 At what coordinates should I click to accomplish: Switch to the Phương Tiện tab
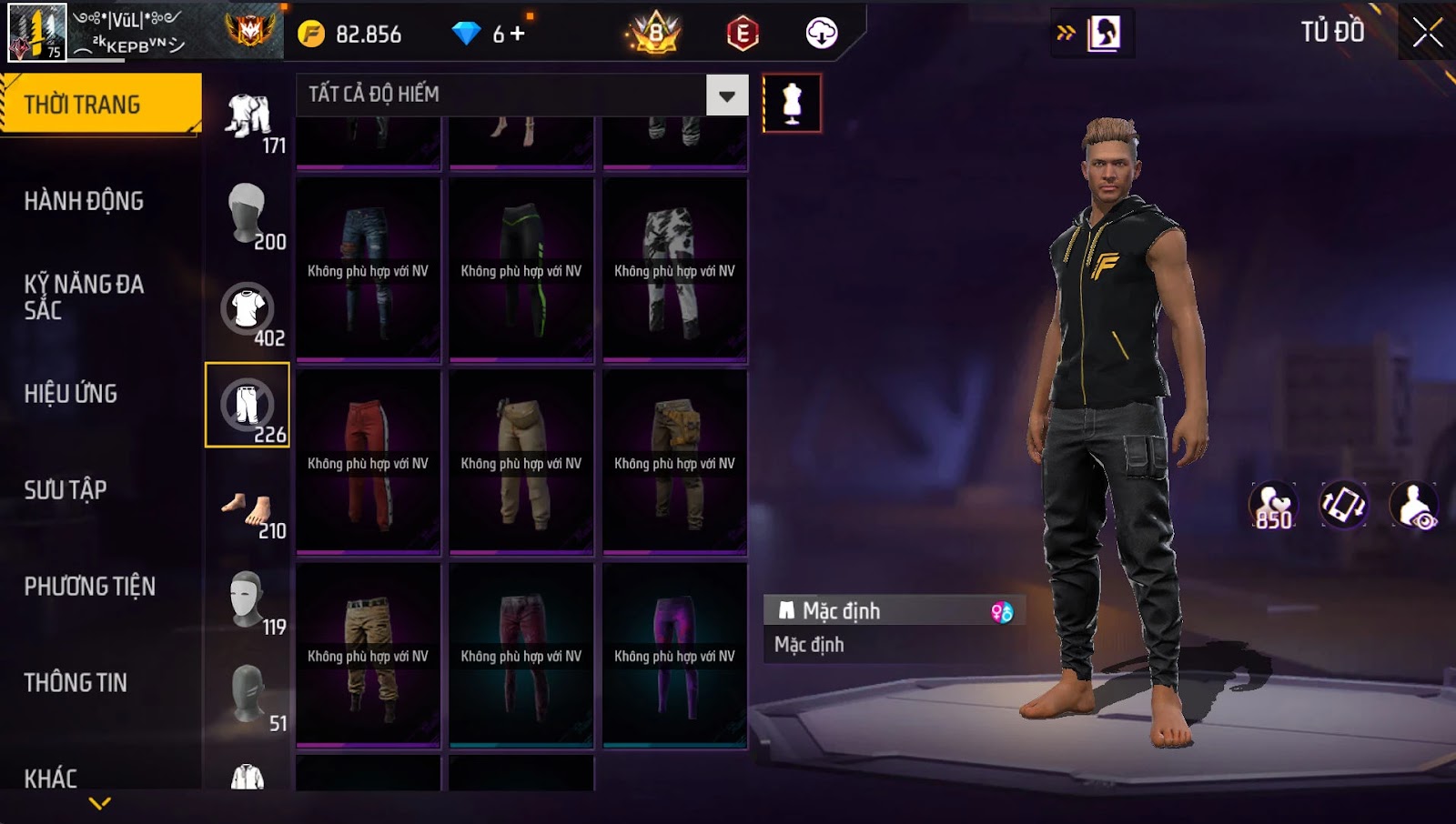click(89, 587)
